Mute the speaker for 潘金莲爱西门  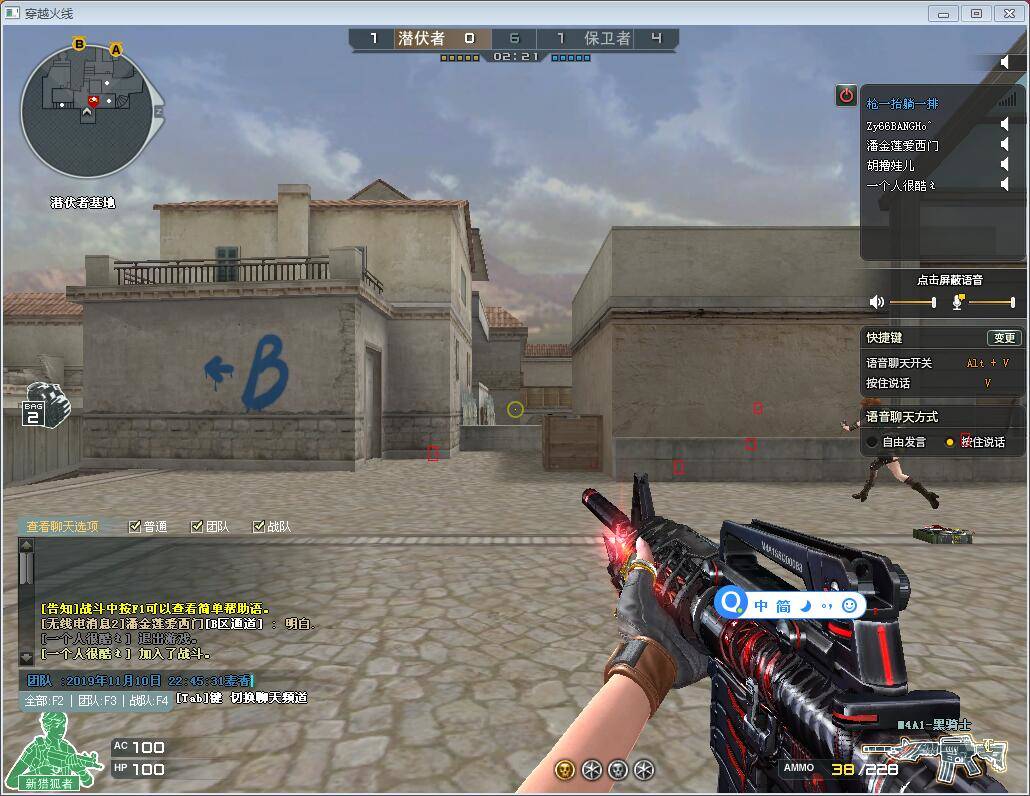(x=1005, y=145)
